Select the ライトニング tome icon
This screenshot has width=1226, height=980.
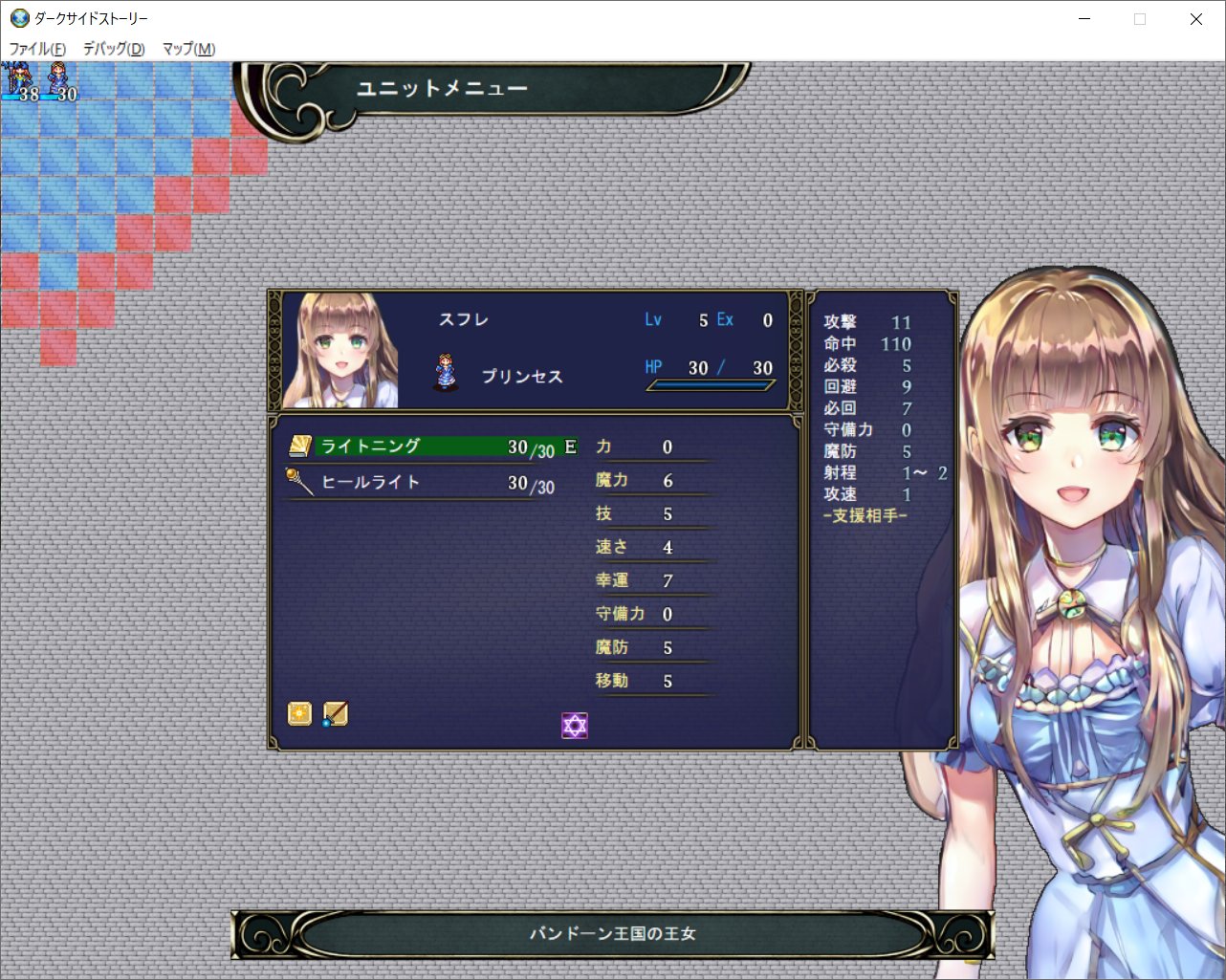point(301,444)
